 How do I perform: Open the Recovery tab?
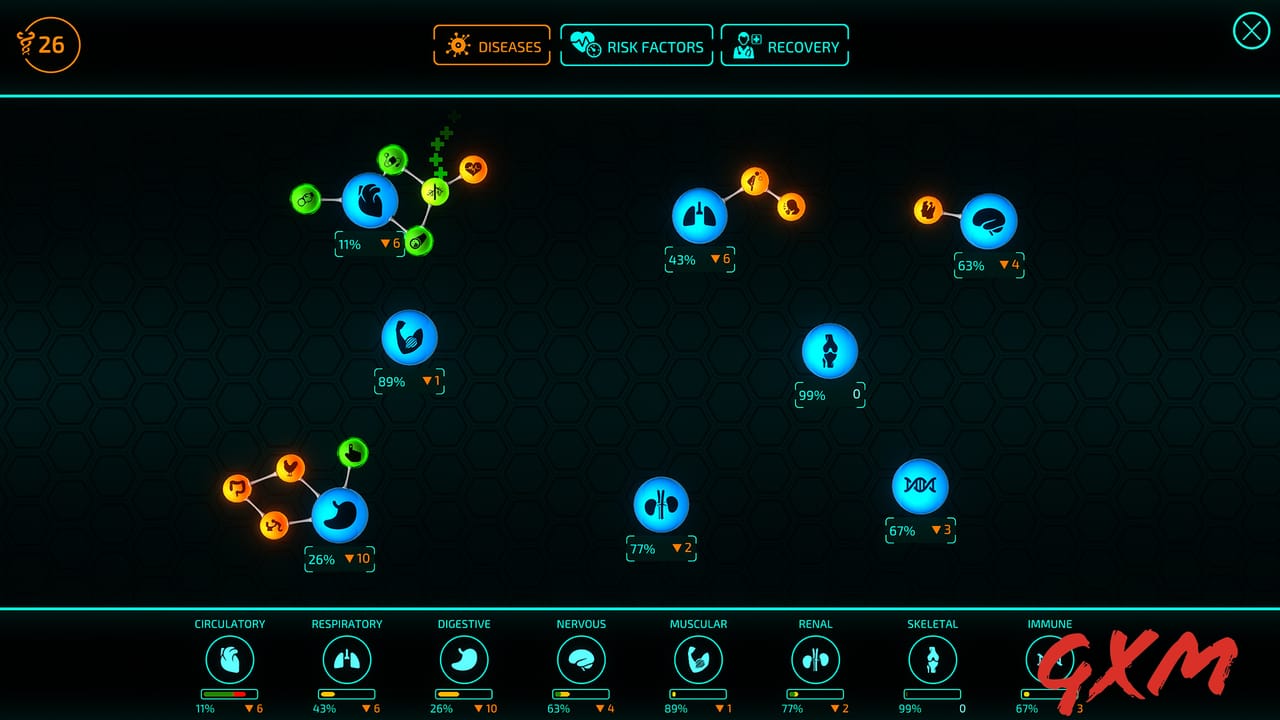coord(785,45)
